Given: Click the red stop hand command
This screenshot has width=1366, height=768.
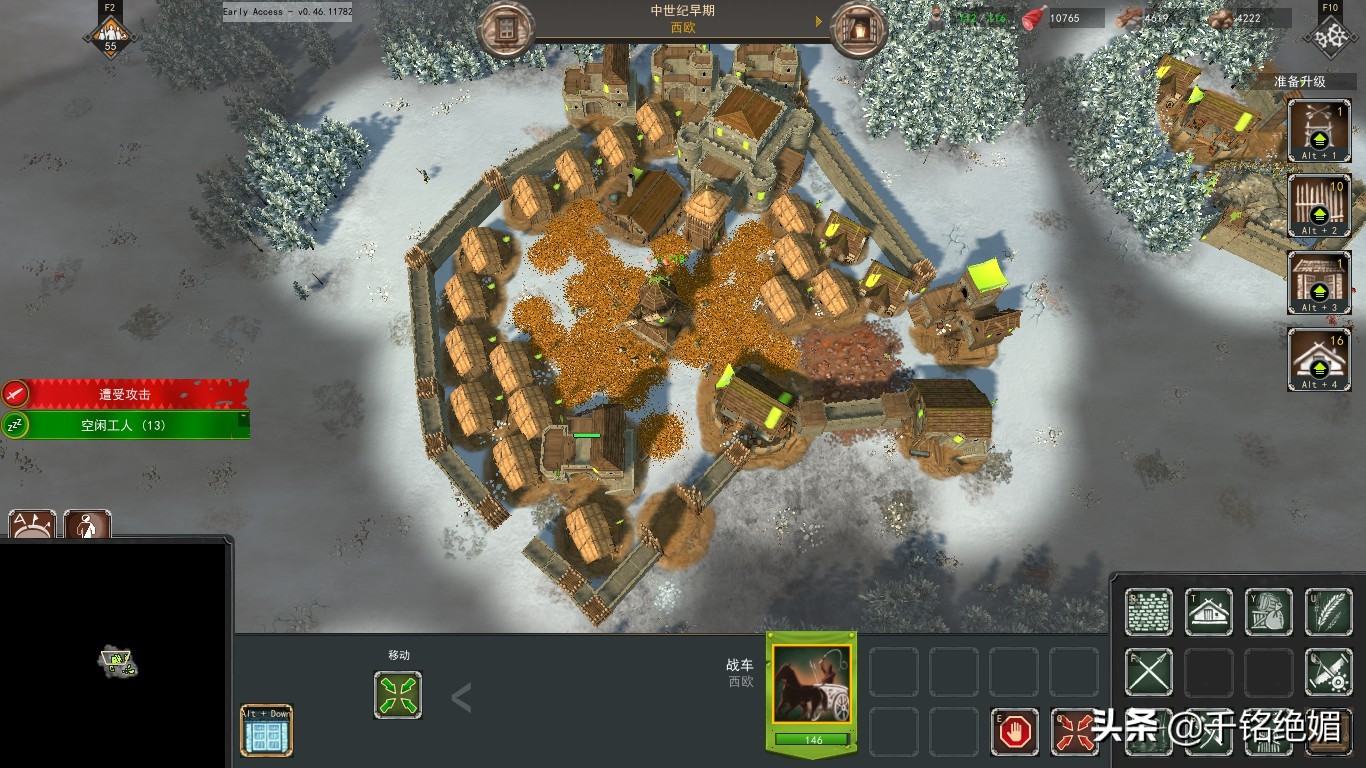Looking at the screenshot, I should click(1015, 732).
